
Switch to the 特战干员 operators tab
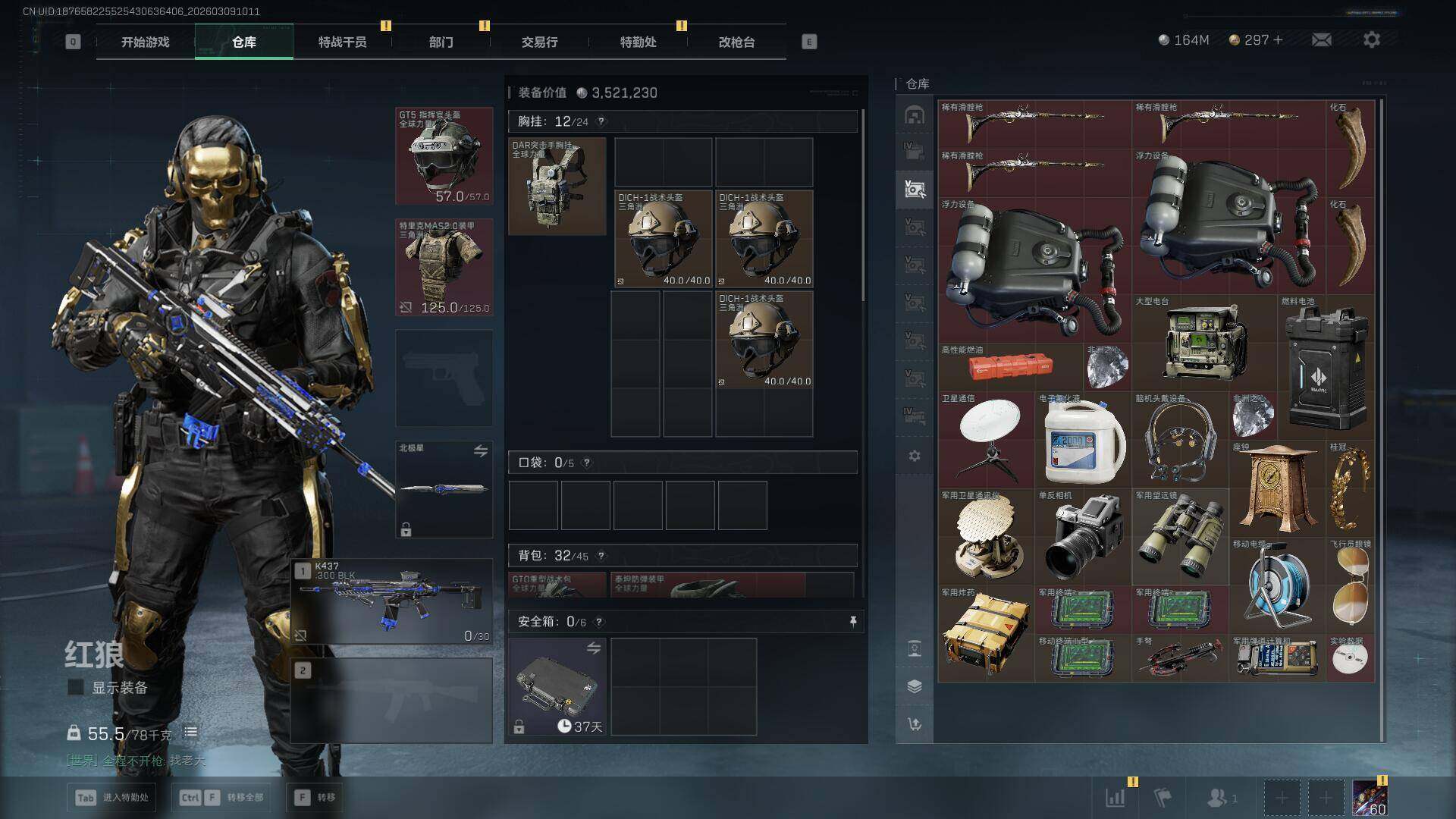point(342,42)
